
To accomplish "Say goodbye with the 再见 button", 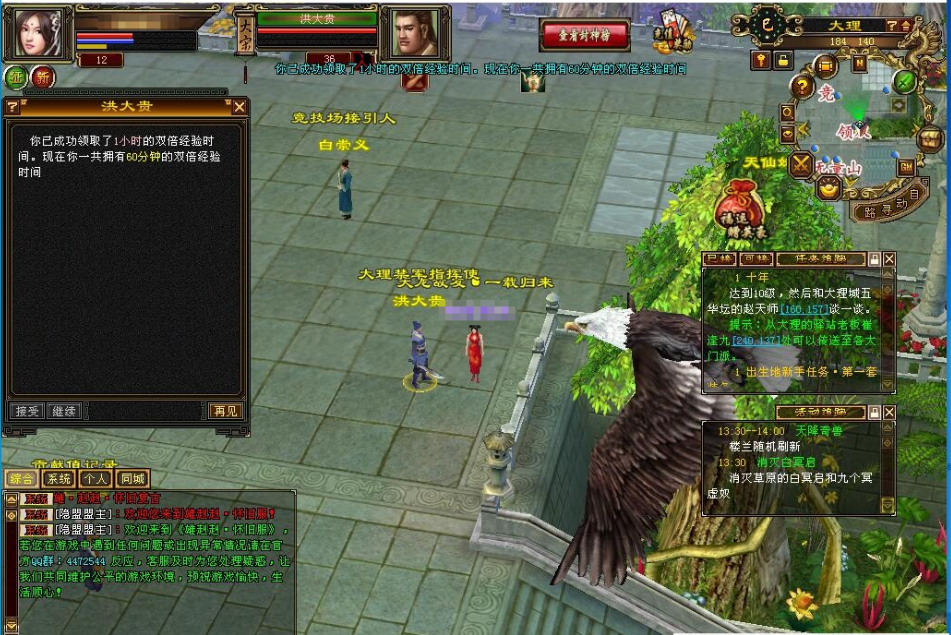I will pos(225,411).
